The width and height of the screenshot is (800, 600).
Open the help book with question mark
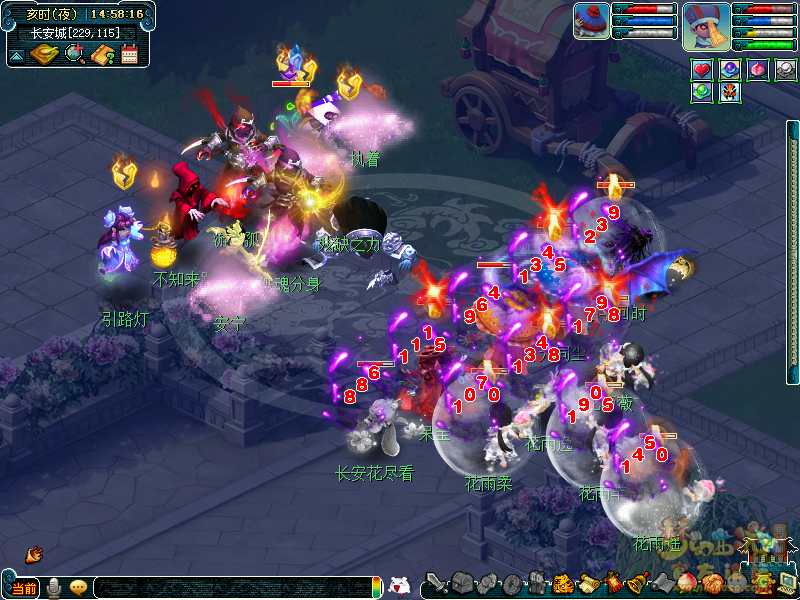(101, 54)
